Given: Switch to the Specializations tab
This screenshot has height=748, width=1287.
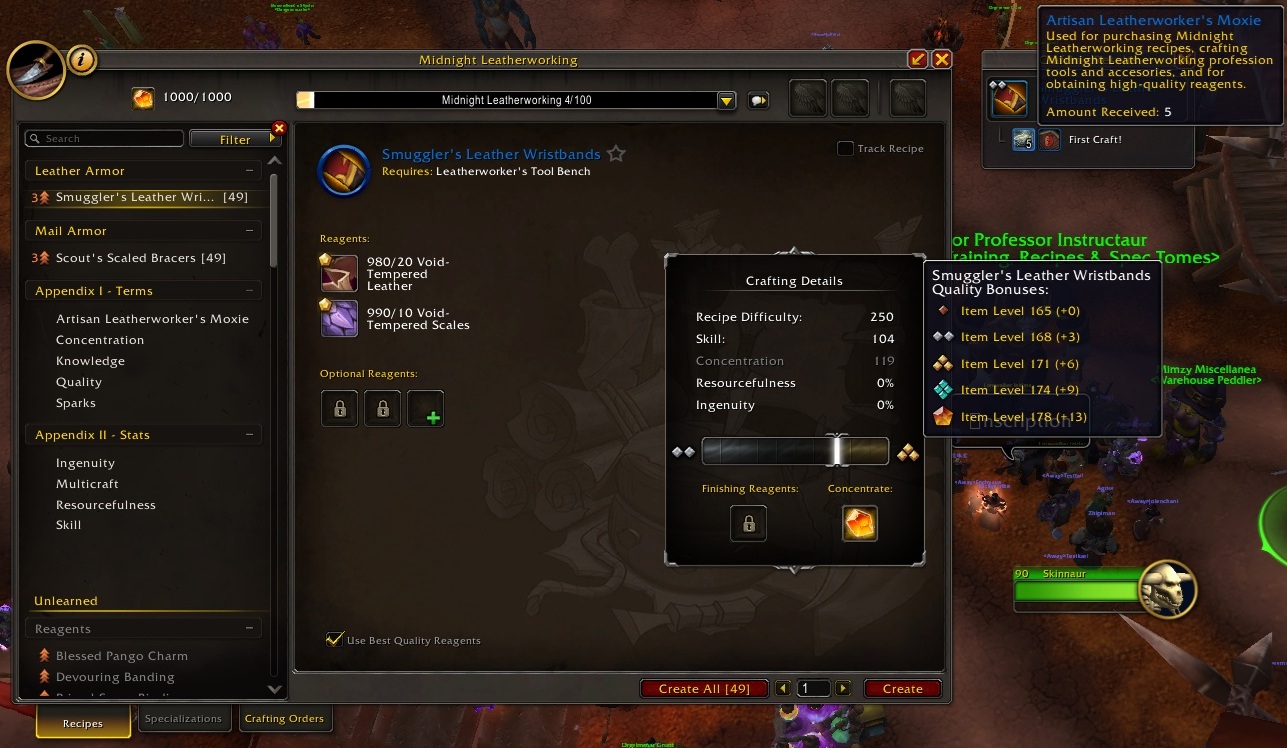Looking at the screenshot, I should tap(184, 717).
